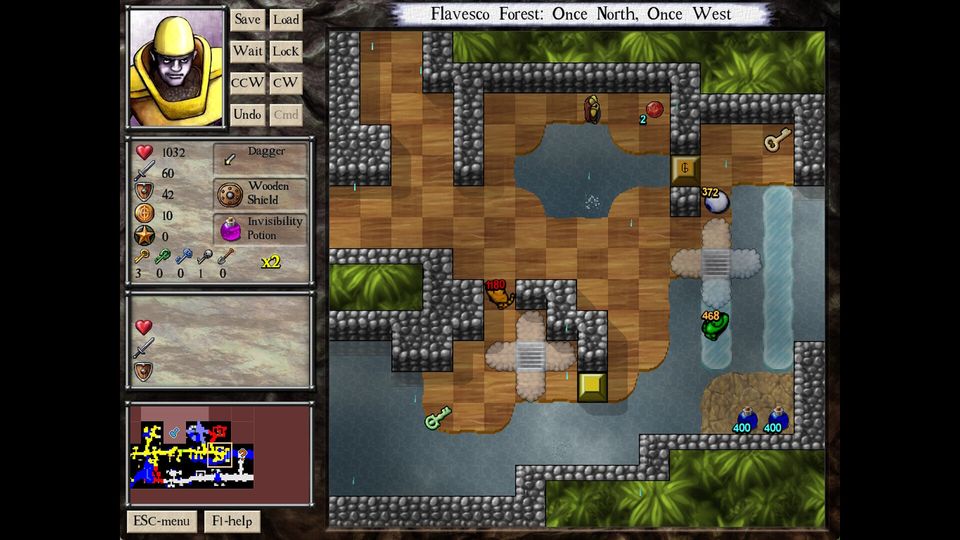Click the Save button
The height and width of the screenshot is (540, 960).
(x=247, y=19)
